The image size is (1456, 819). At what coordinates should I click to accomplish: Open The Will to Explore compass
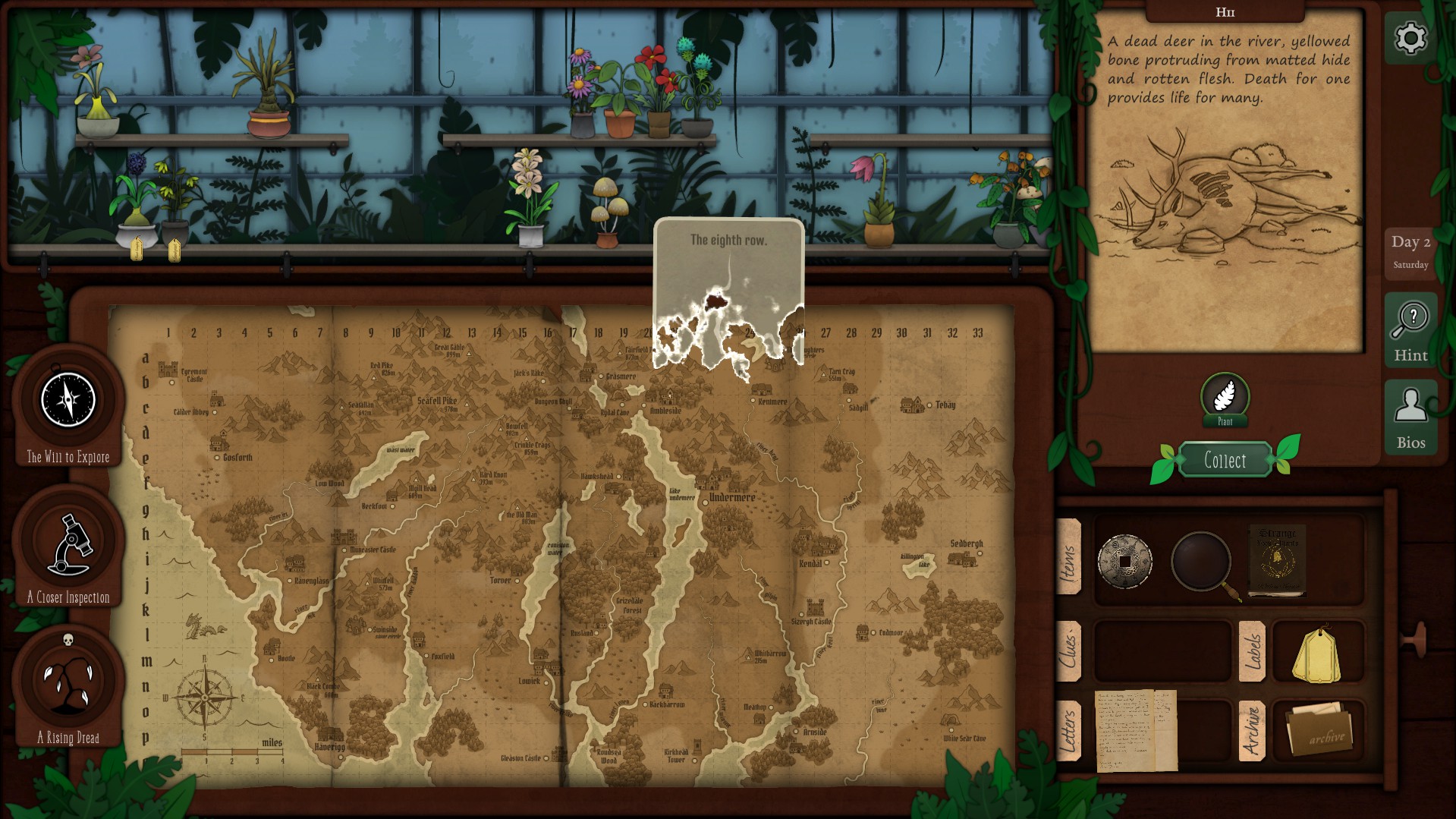tap(68, 400)
